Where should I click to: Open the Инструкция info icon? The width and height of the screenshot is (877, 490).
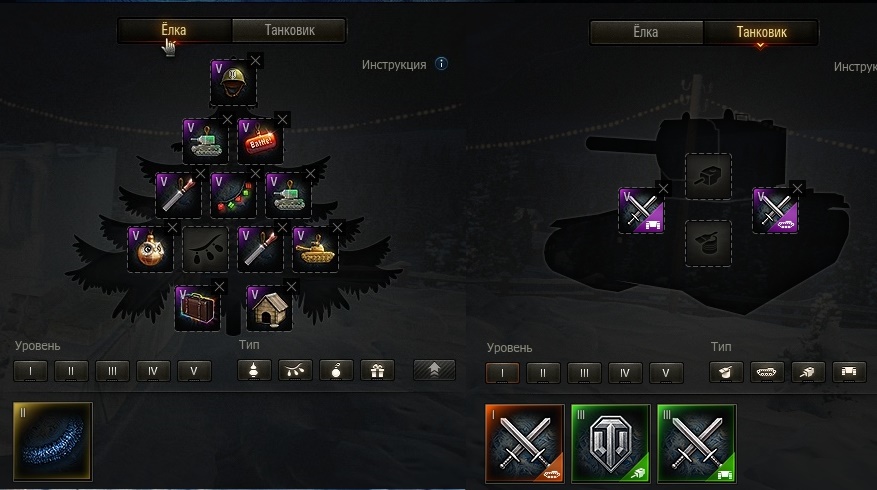(441, 64)
